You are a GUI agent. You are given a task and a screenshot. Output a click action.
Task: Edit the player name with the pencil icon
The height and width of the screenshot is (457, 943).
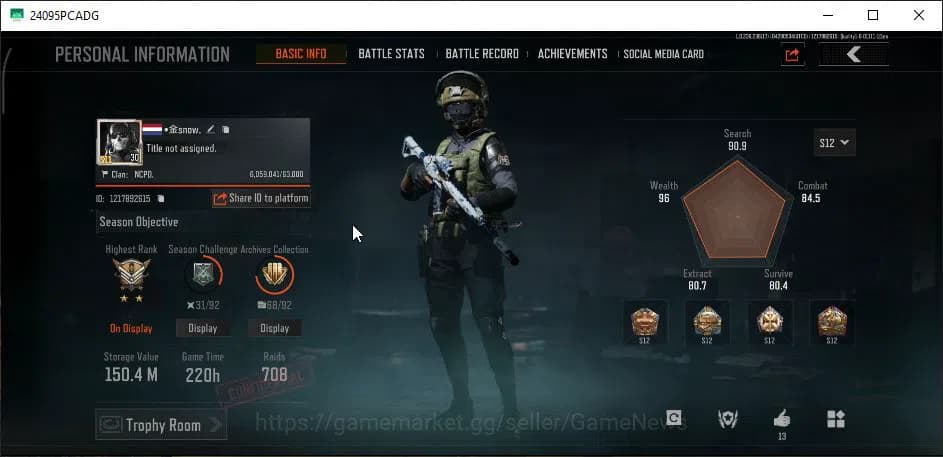point(211,129)
